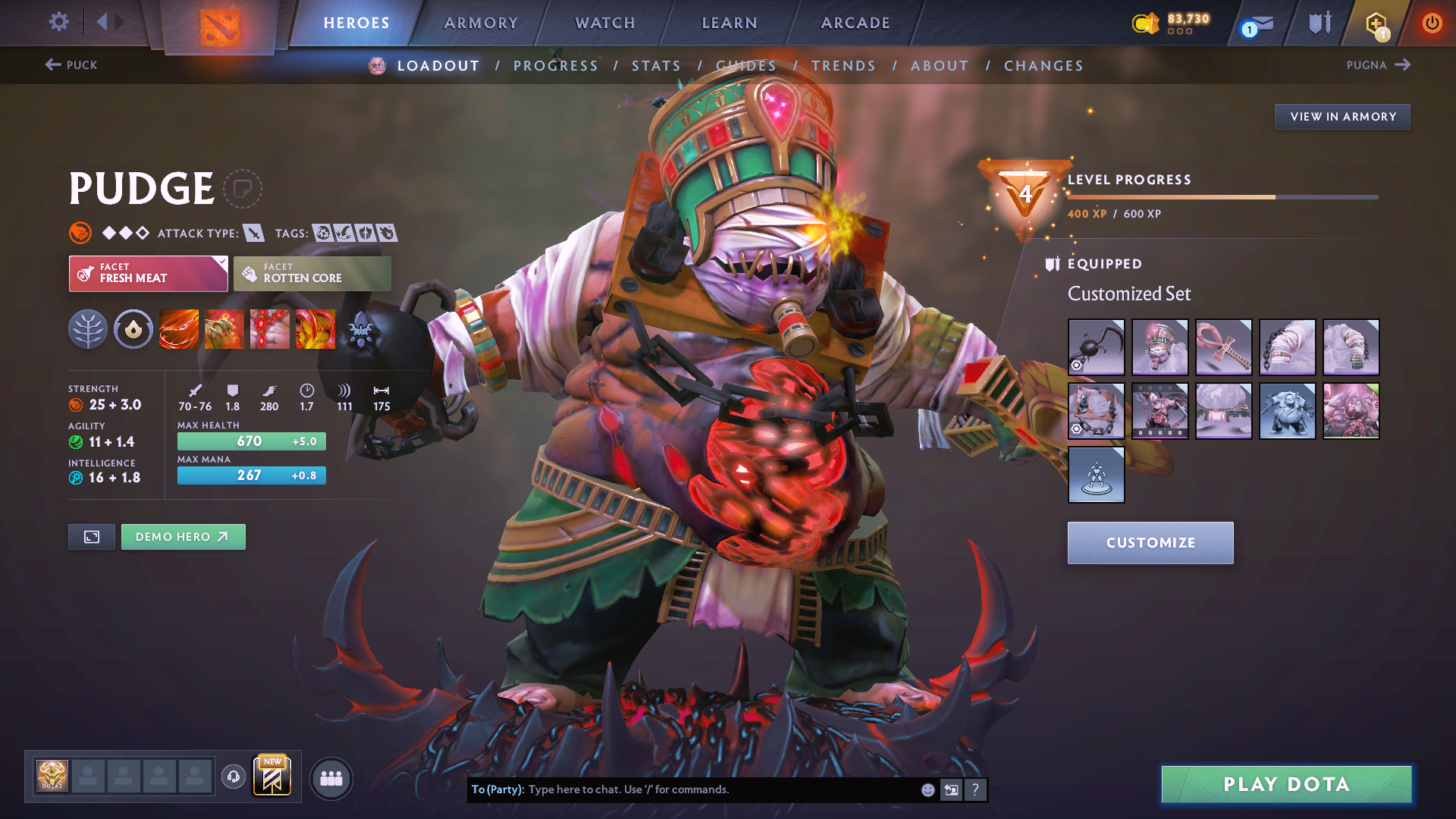Screen dimensions: 1456x819
Task: Open the settings gear
Action: (x=58, y=22)
